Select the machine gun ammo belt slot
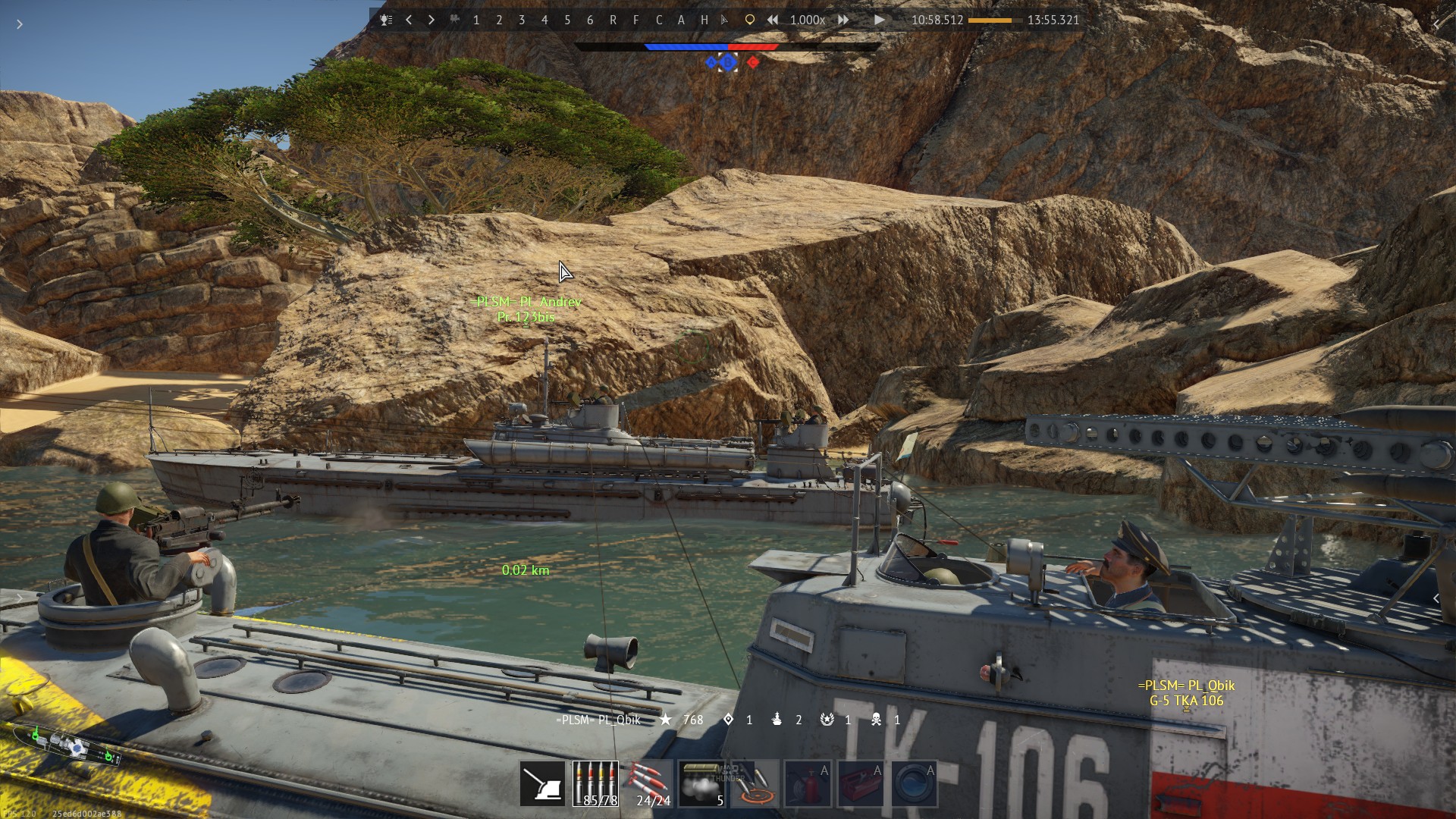The height and width of the screenshot is (819, 1456). click(x=595, y=784)
